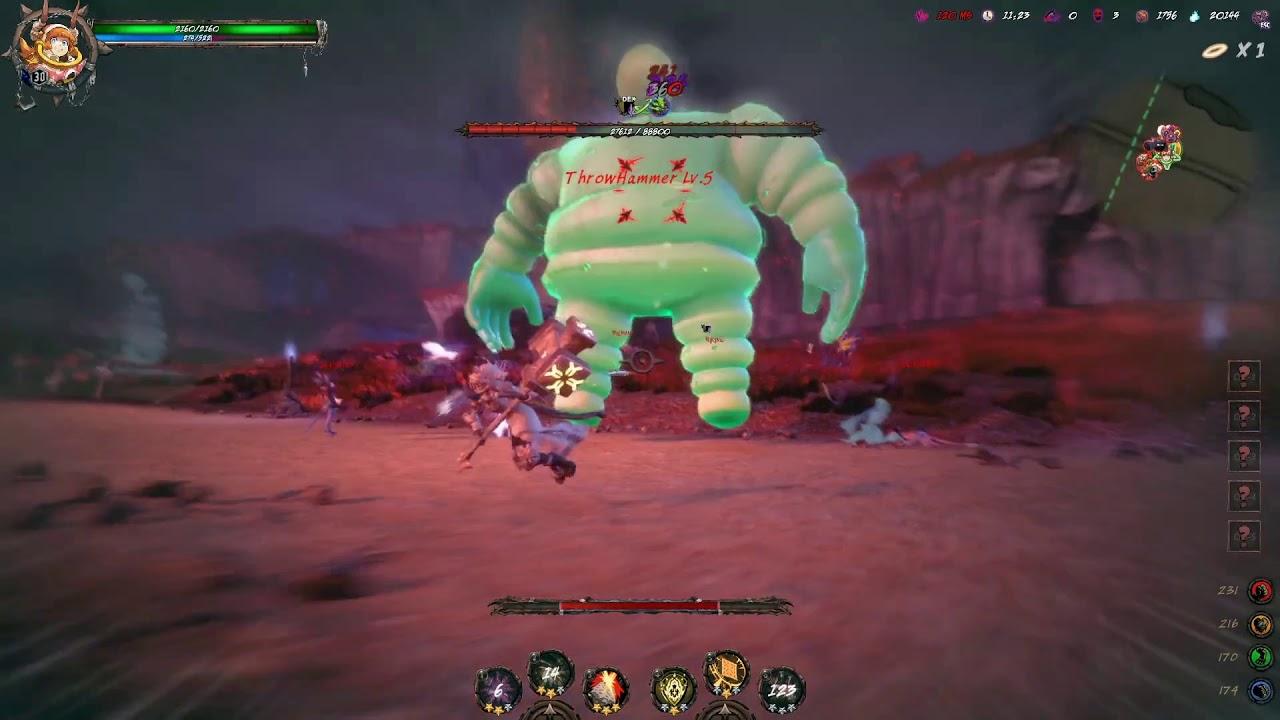Open the ESC menu icon

1262,17
